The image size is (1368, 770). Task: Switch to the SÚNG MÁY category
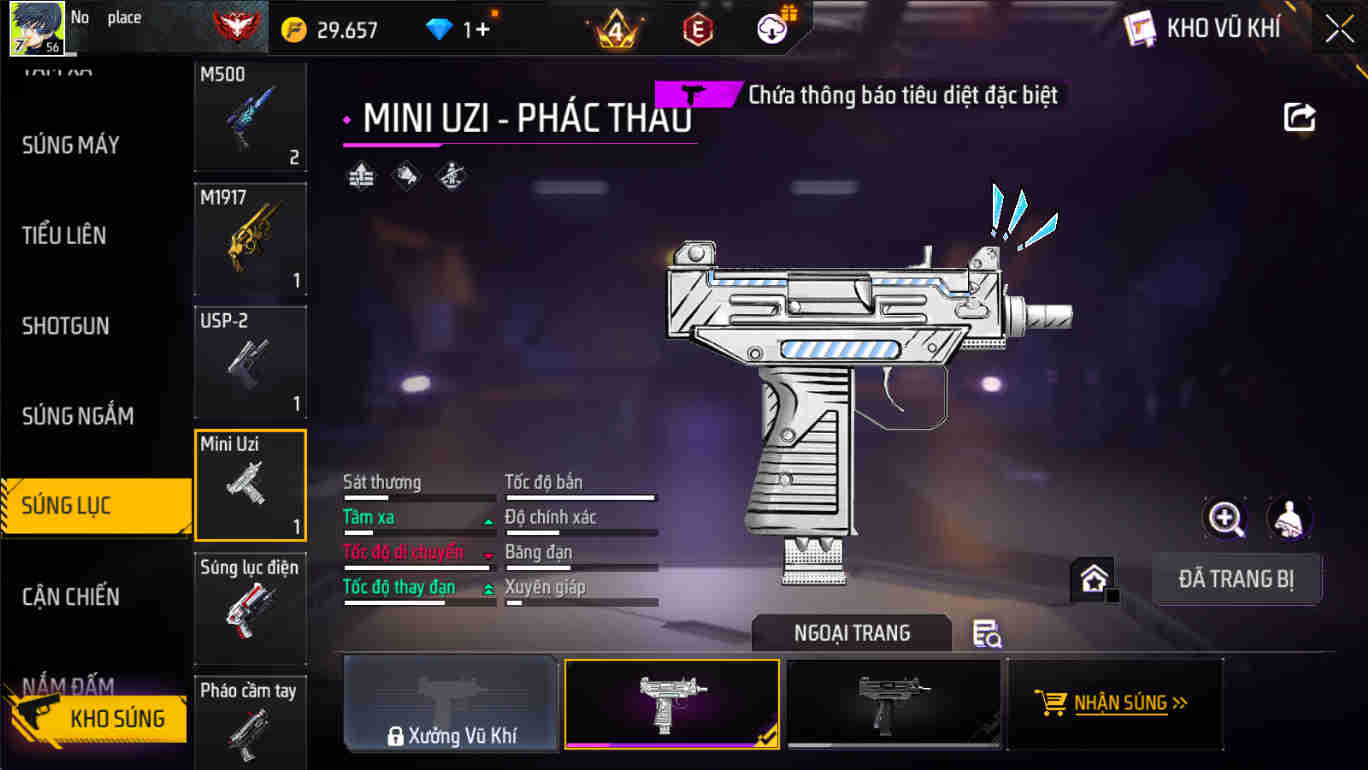point(71,146)
